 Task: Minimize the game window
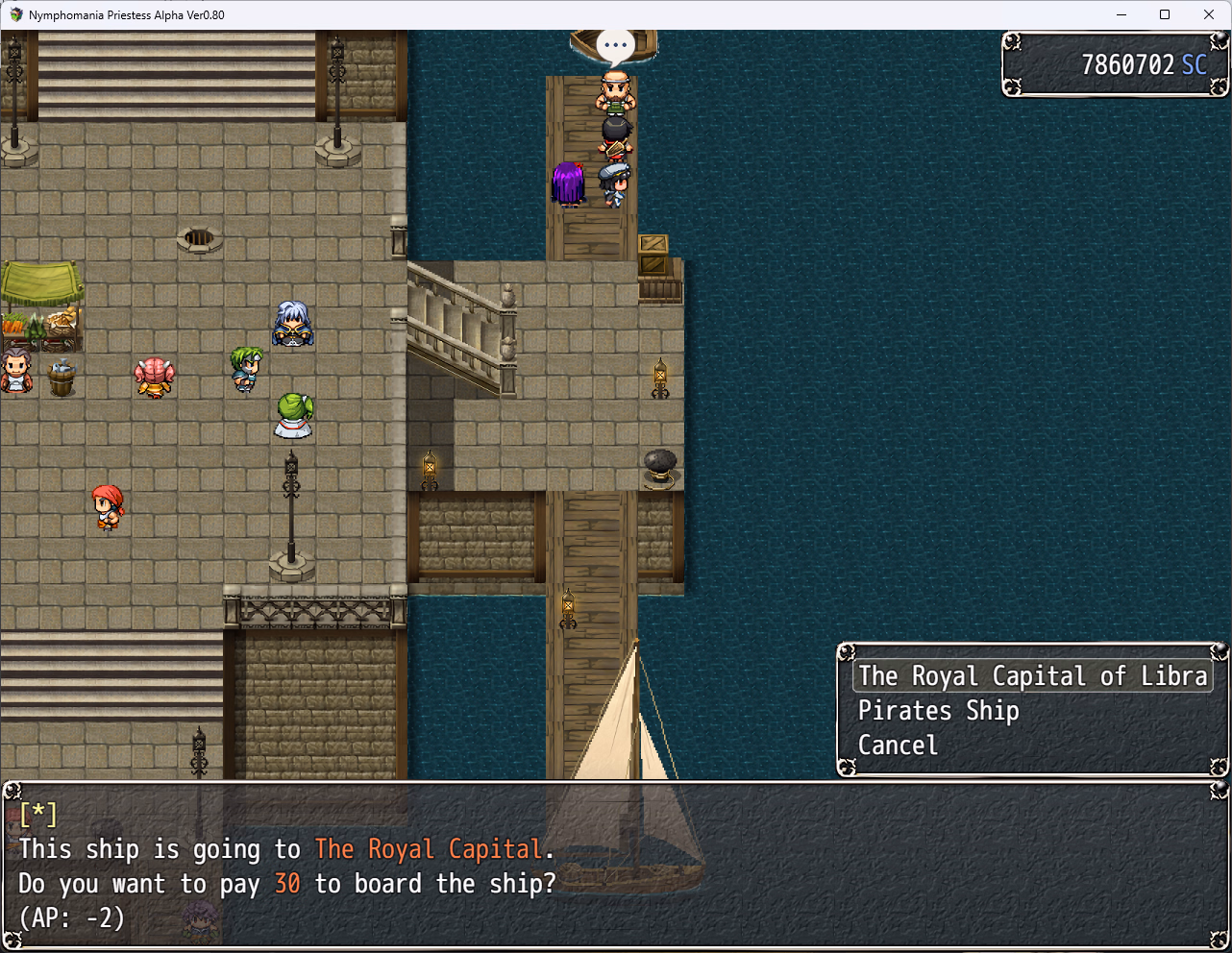[1121, 14]
